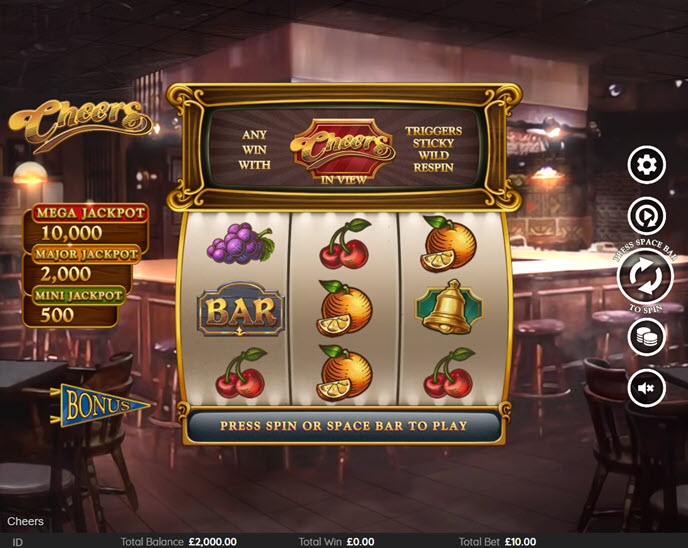Toggle the muted sound speaker icon
This screenshot has height=548, width=688.
pos(646,387)
